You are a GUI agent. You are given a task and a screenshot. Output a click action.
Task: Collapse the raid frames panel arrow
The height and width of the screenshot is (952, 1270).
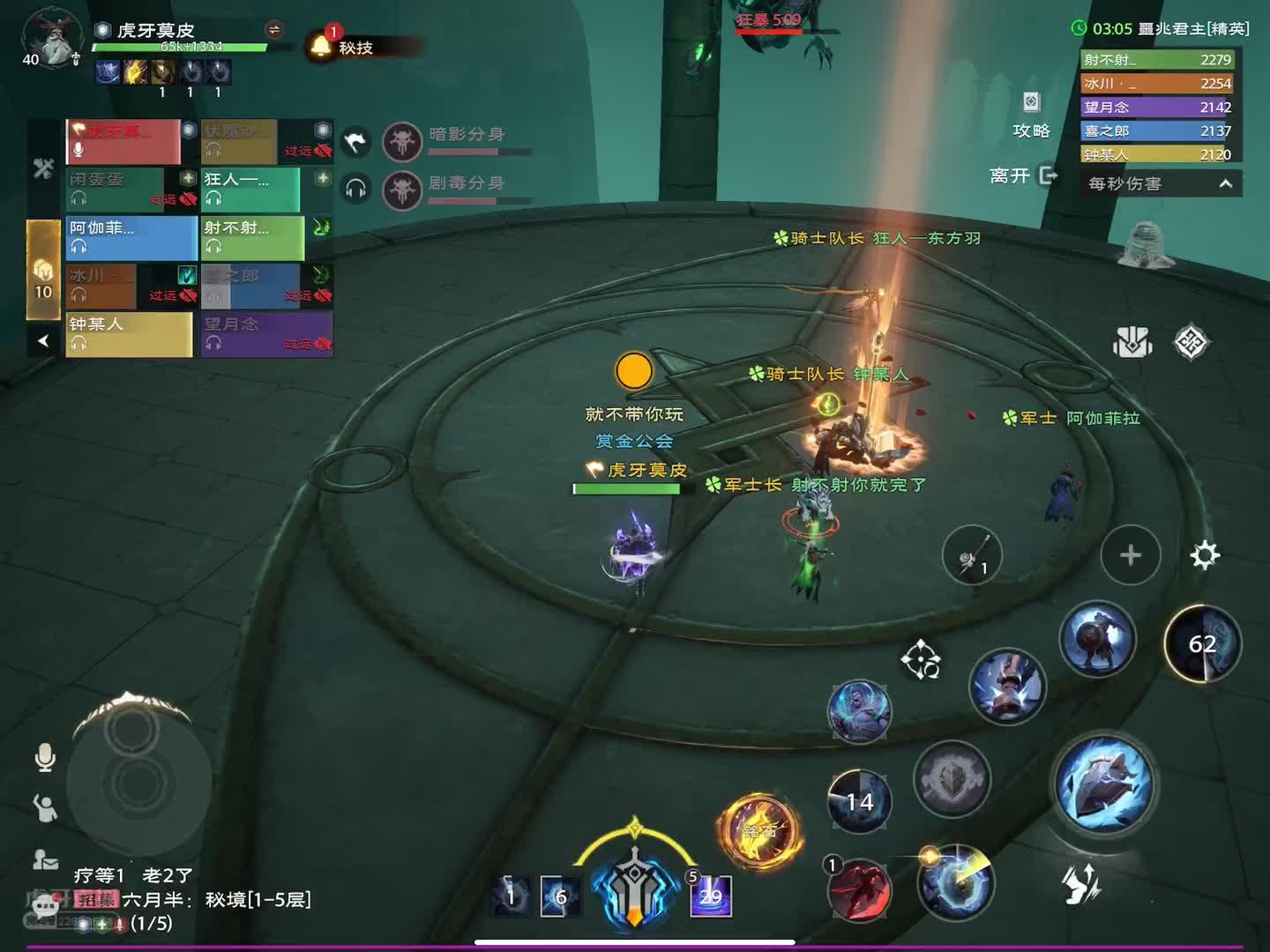(43, 340)
